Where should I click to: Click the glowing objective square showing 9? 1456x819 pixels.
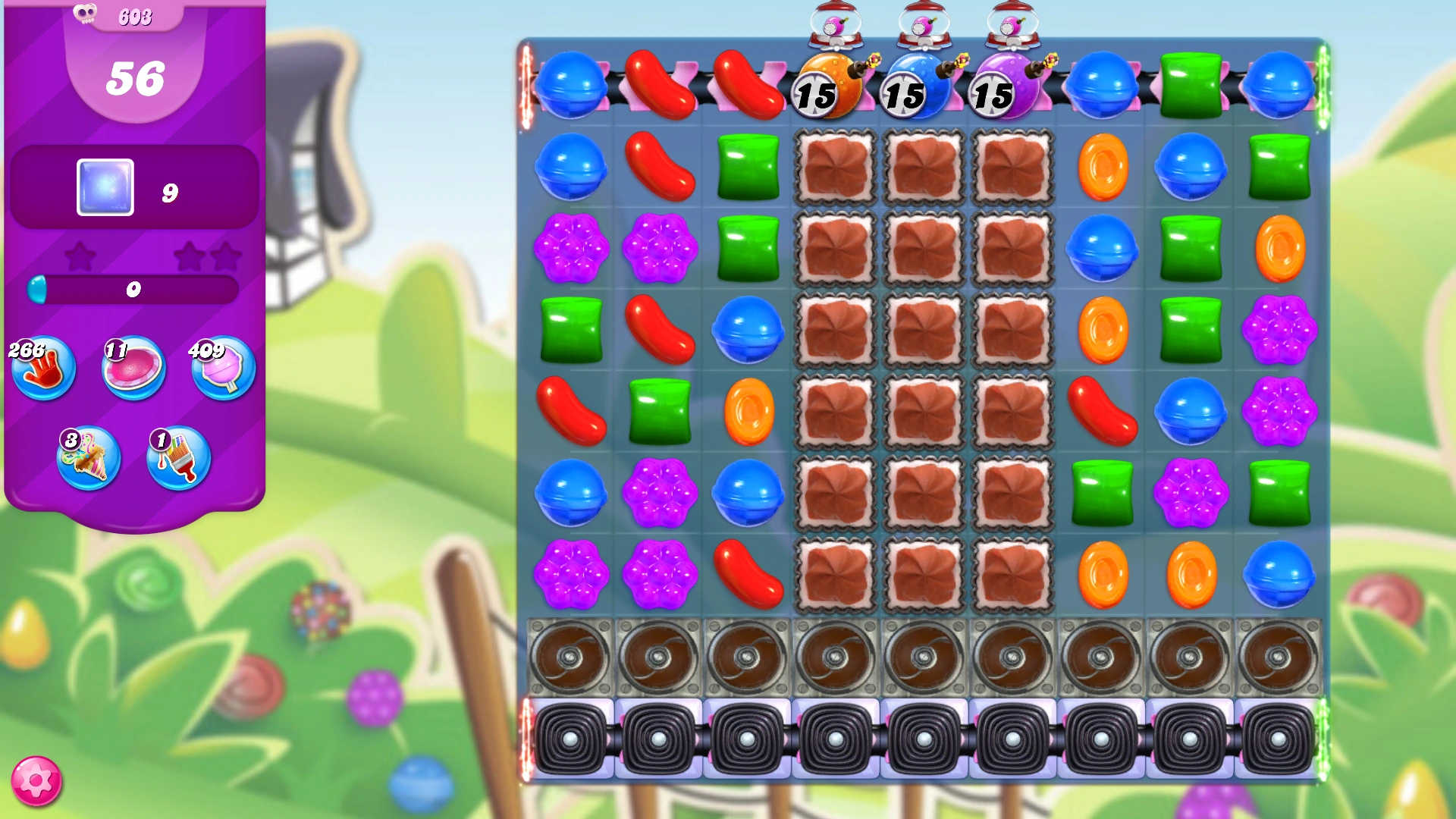click(105, 187)
